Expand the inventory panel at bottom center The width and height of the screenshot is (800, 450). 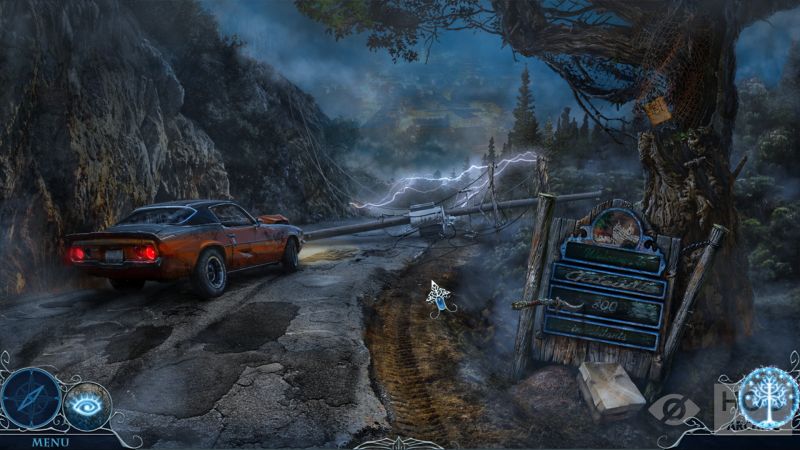[x=398, y=443]
